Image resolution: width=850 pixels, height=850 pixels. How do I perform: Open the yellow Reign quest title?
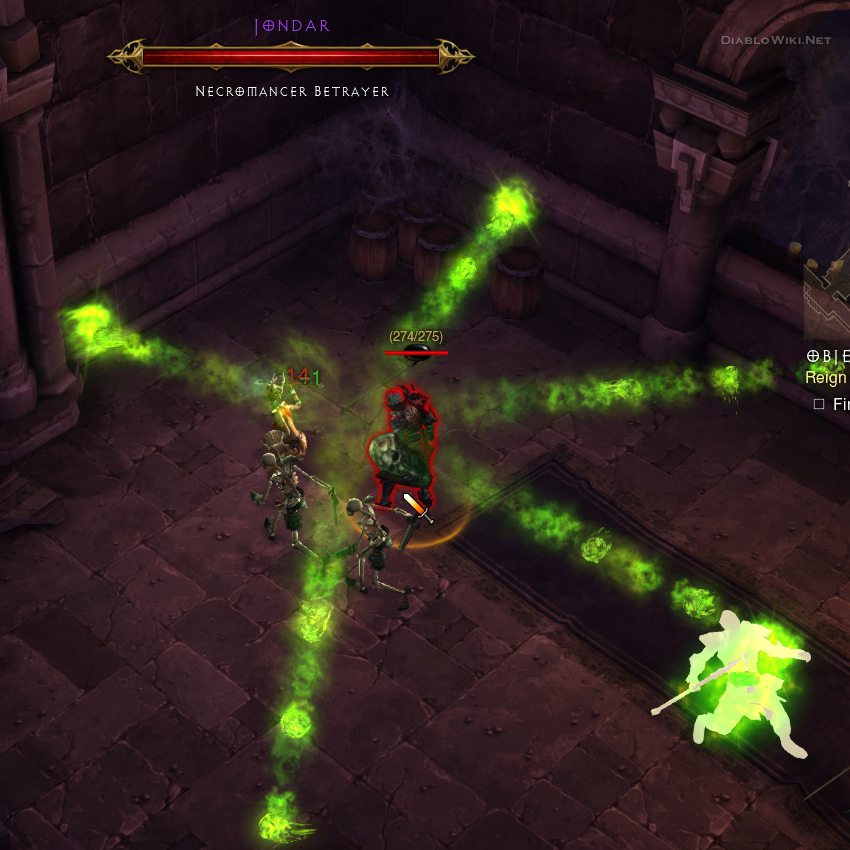pos(827,377)
